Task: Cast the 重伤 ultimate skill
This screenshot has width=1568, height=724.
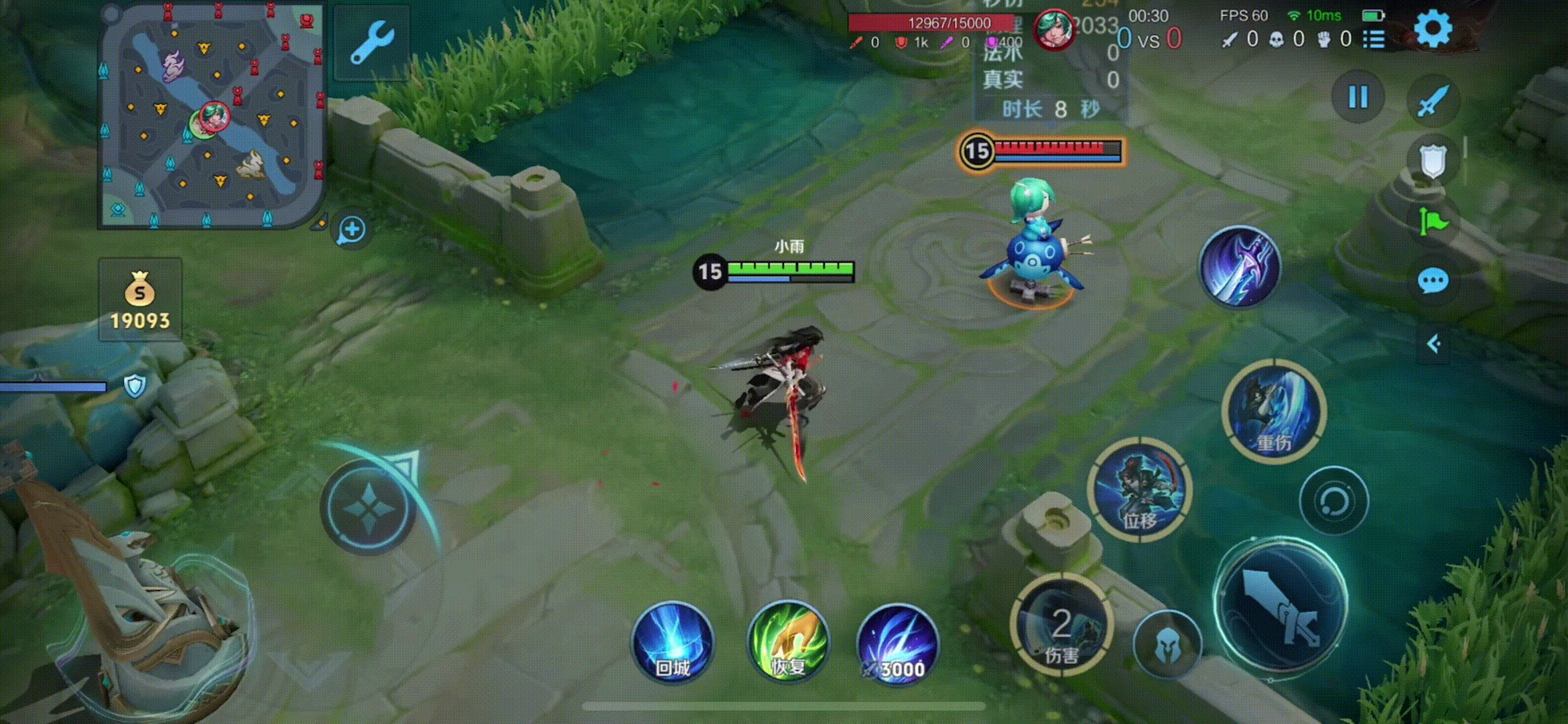Action: tap(1273, 411)
